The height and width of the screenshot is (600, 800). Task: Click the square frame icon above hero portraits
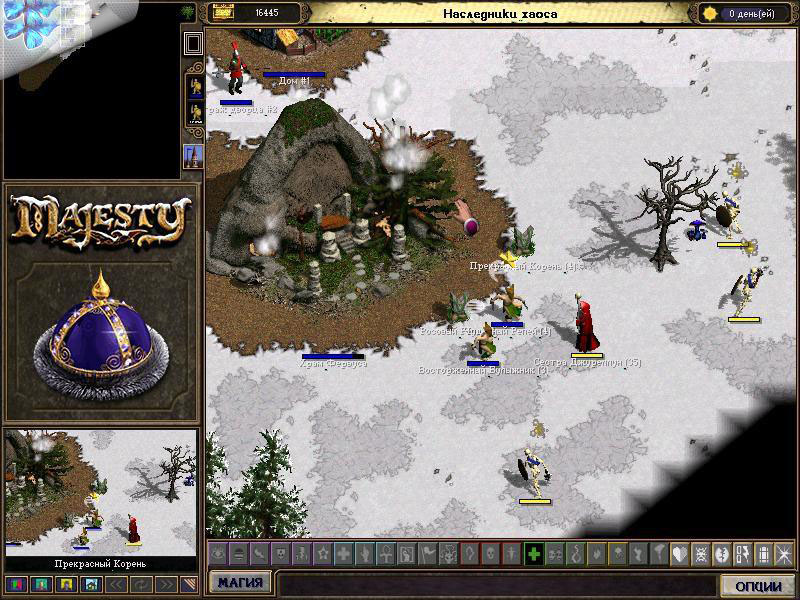coord(193,43)
